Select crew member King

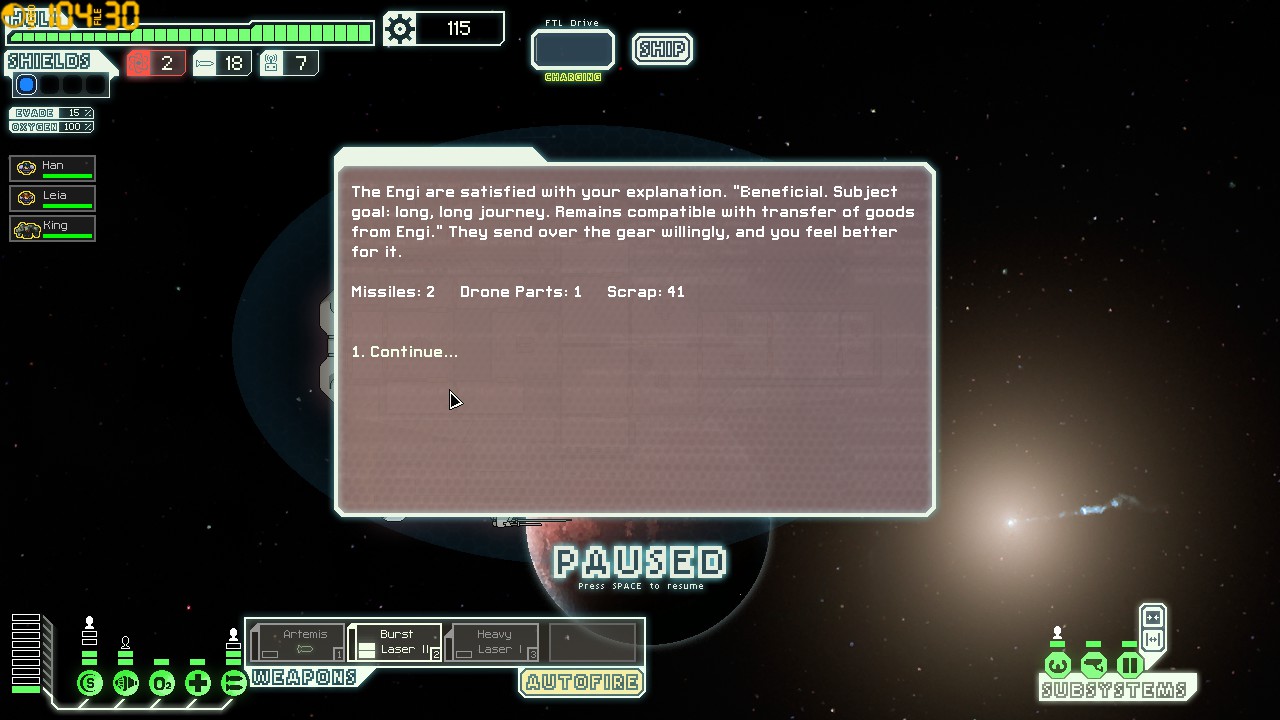point(53,228)
